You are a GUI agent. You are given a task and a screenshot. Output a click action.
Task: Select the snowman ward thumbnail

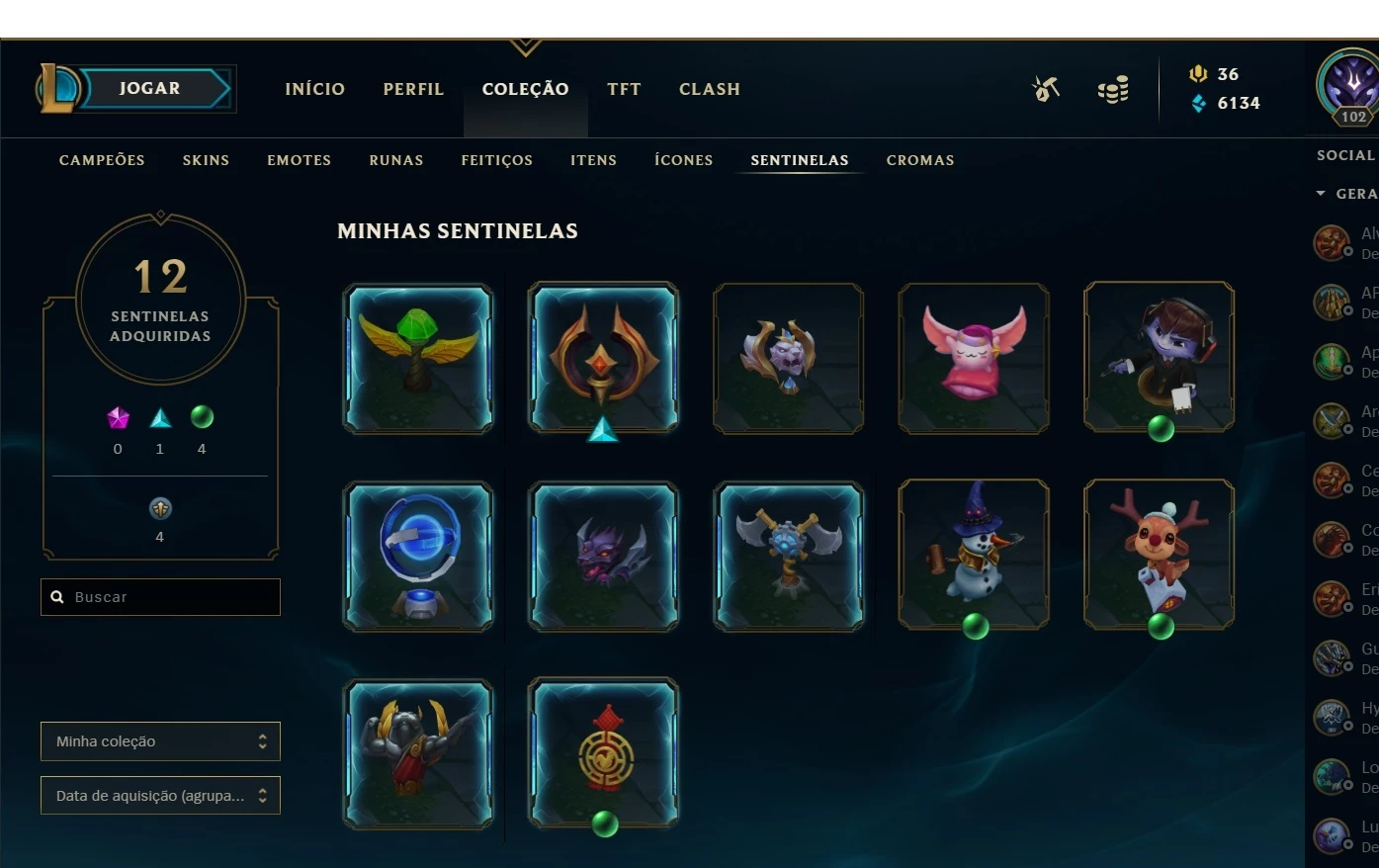pyautogui.click(x=973, y=555)
